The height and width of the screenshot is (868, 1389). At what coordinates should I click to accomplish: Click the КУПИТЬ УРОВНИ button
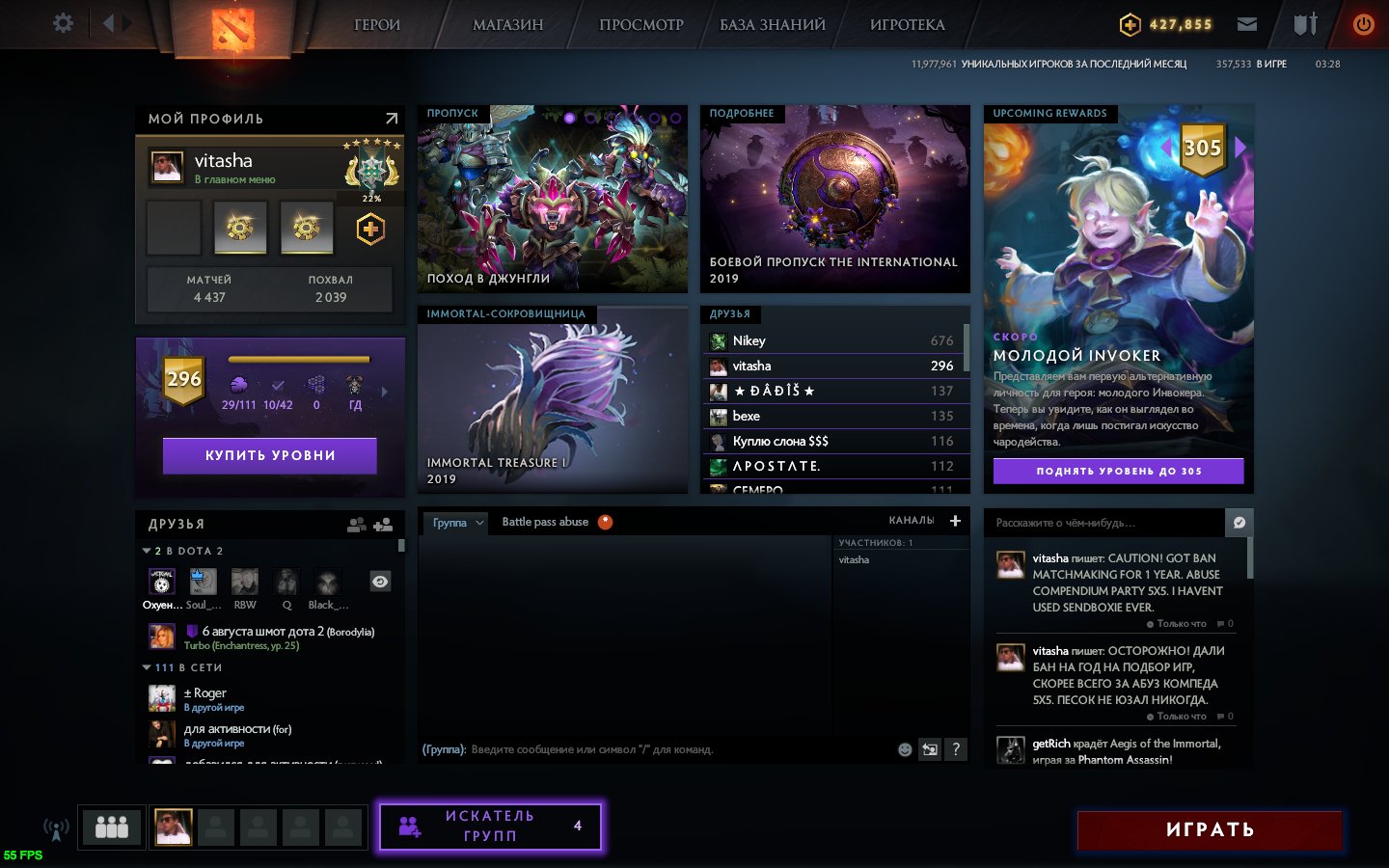click(270, 455)
